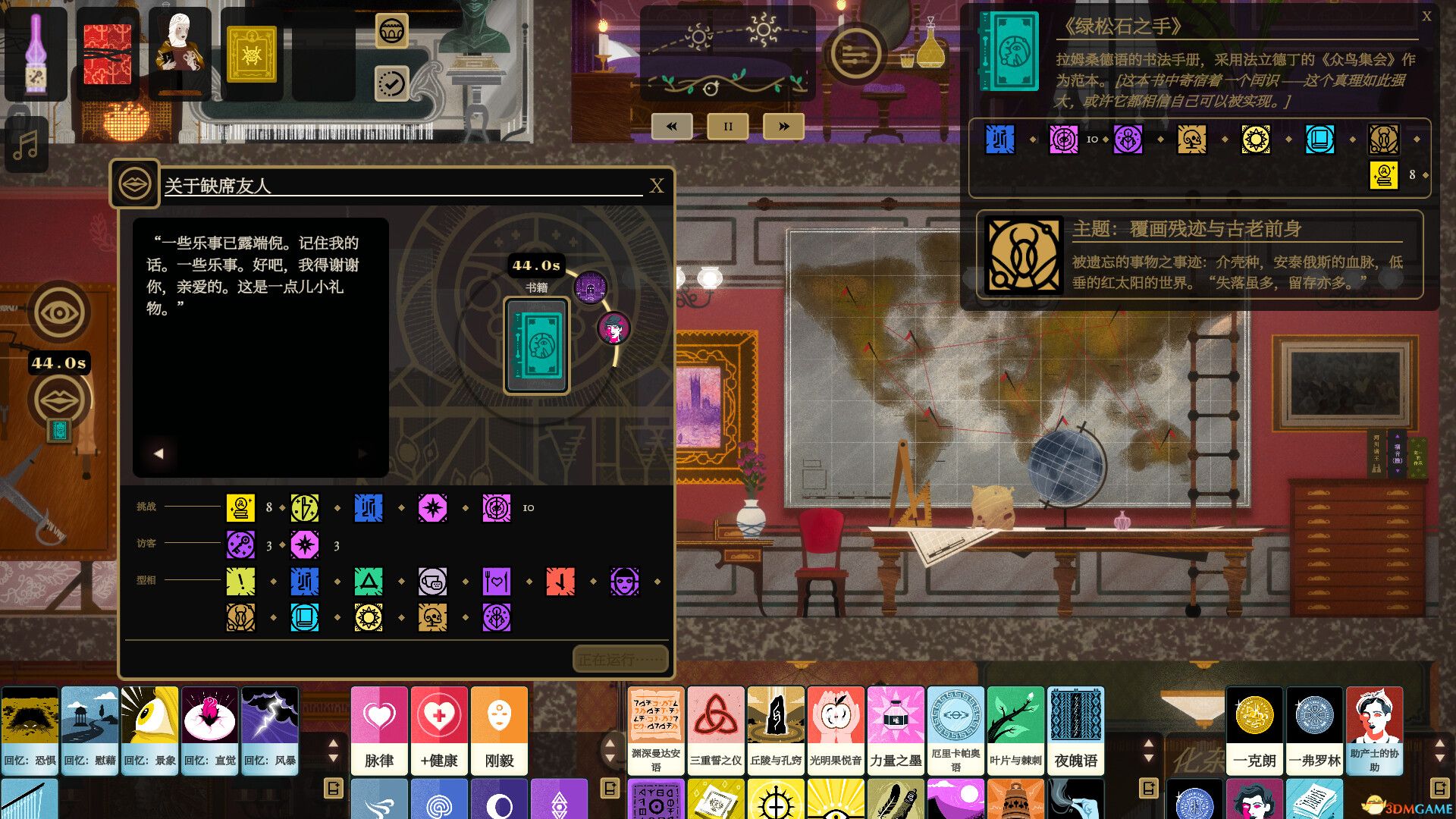Click the previous arrow in the dialogue text
The image size is (1456, 819).
coord(158,453)
